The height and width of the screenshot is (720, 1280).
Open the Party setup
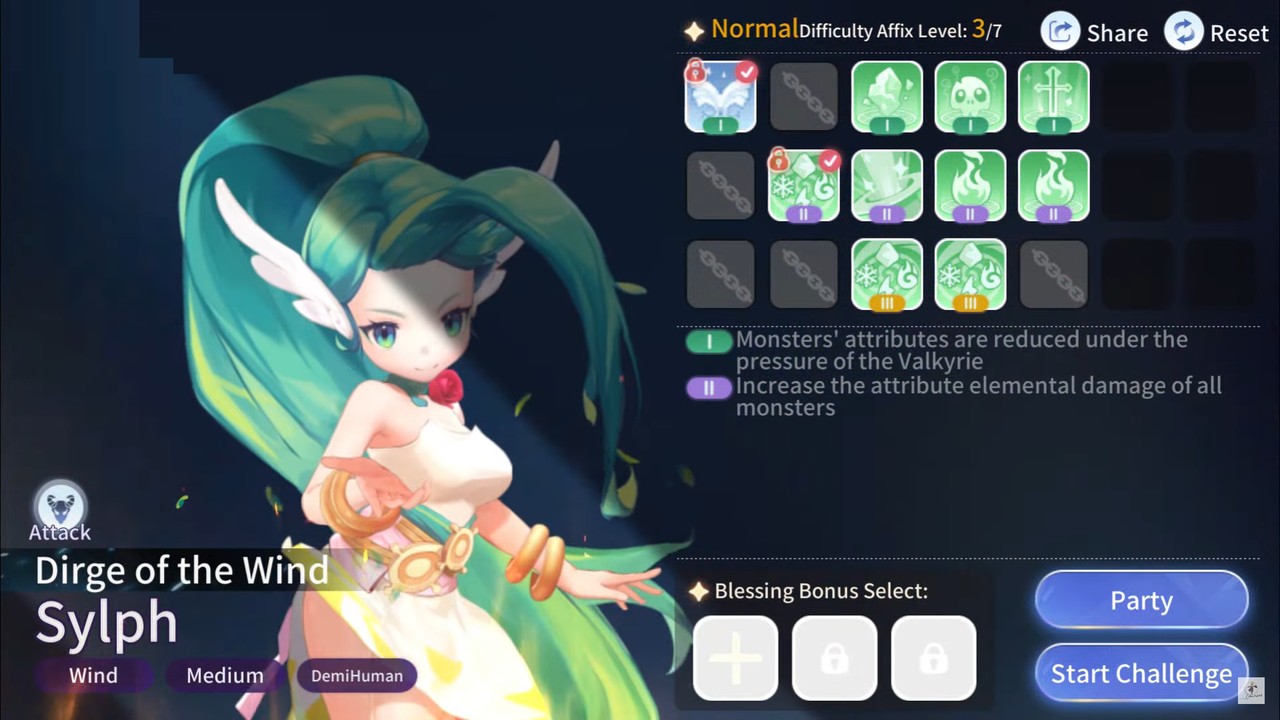click(1141, 601)
